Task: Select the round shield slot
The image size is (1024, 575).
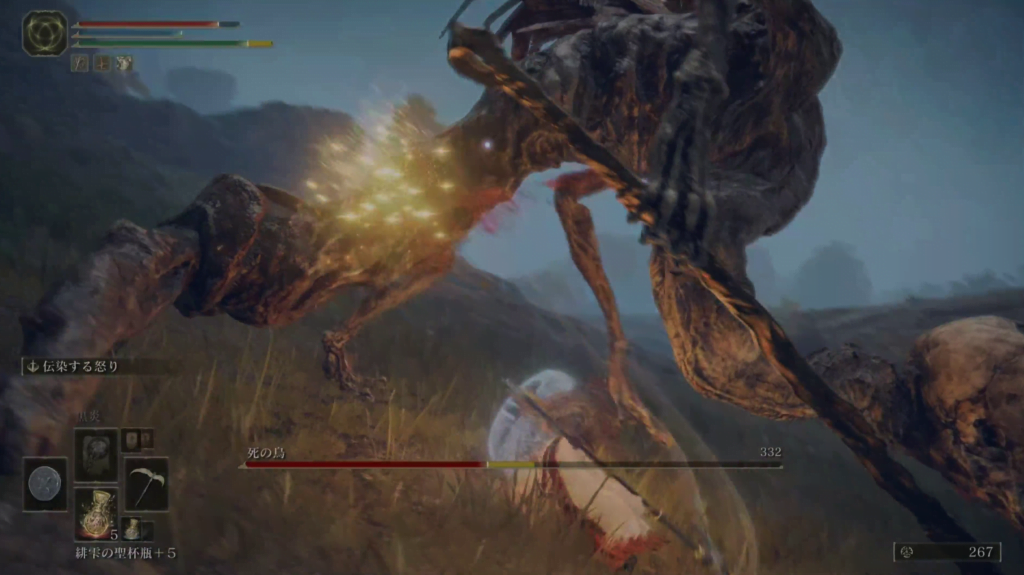Action: [x=45, y=484]
